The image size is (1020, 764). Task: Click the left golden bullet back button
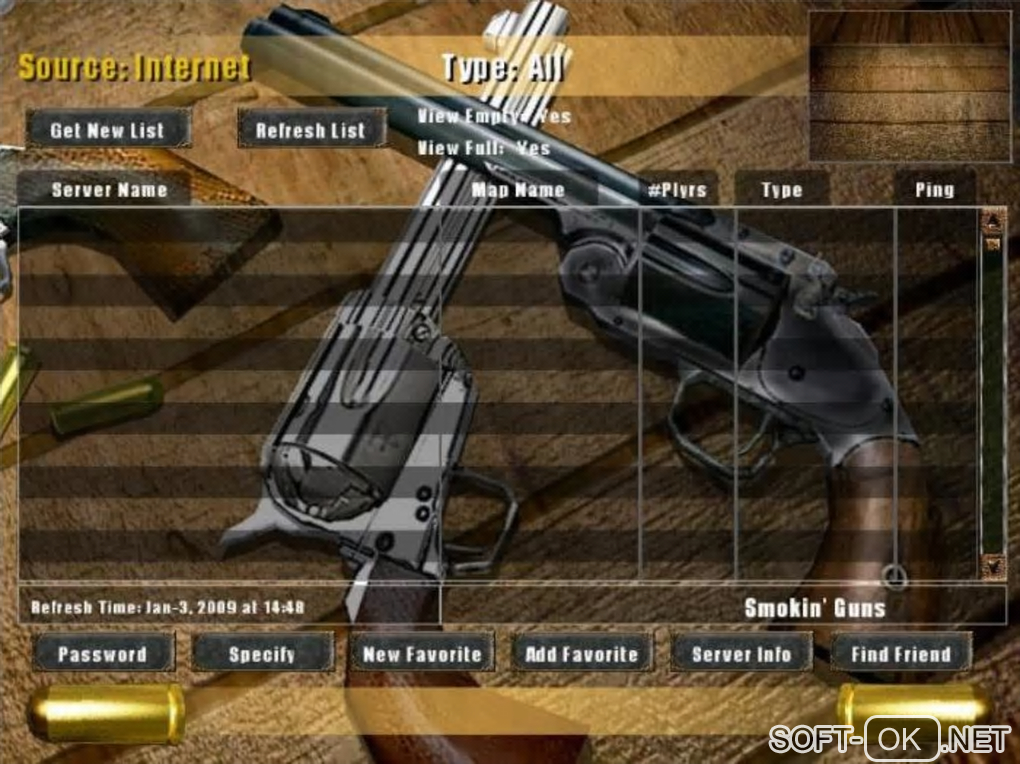pyautogui.click(x=106, y=713)
